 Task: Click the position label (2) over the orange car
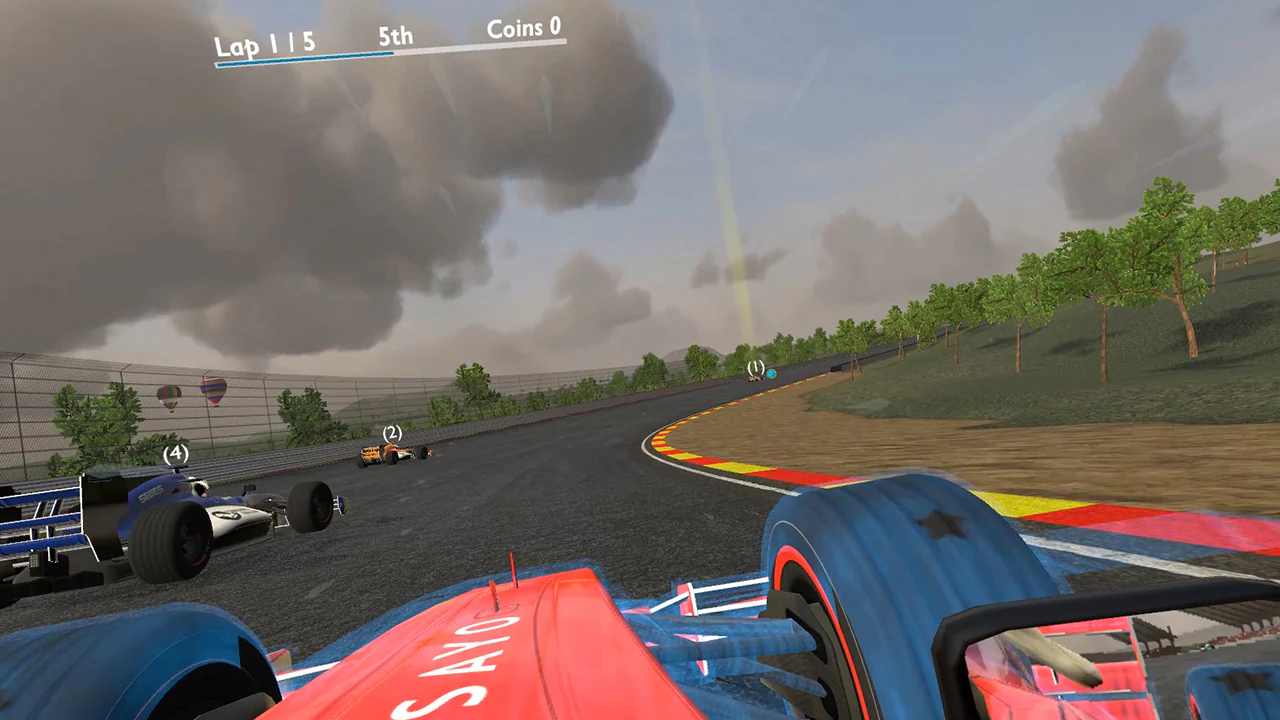tap(390, 434)
